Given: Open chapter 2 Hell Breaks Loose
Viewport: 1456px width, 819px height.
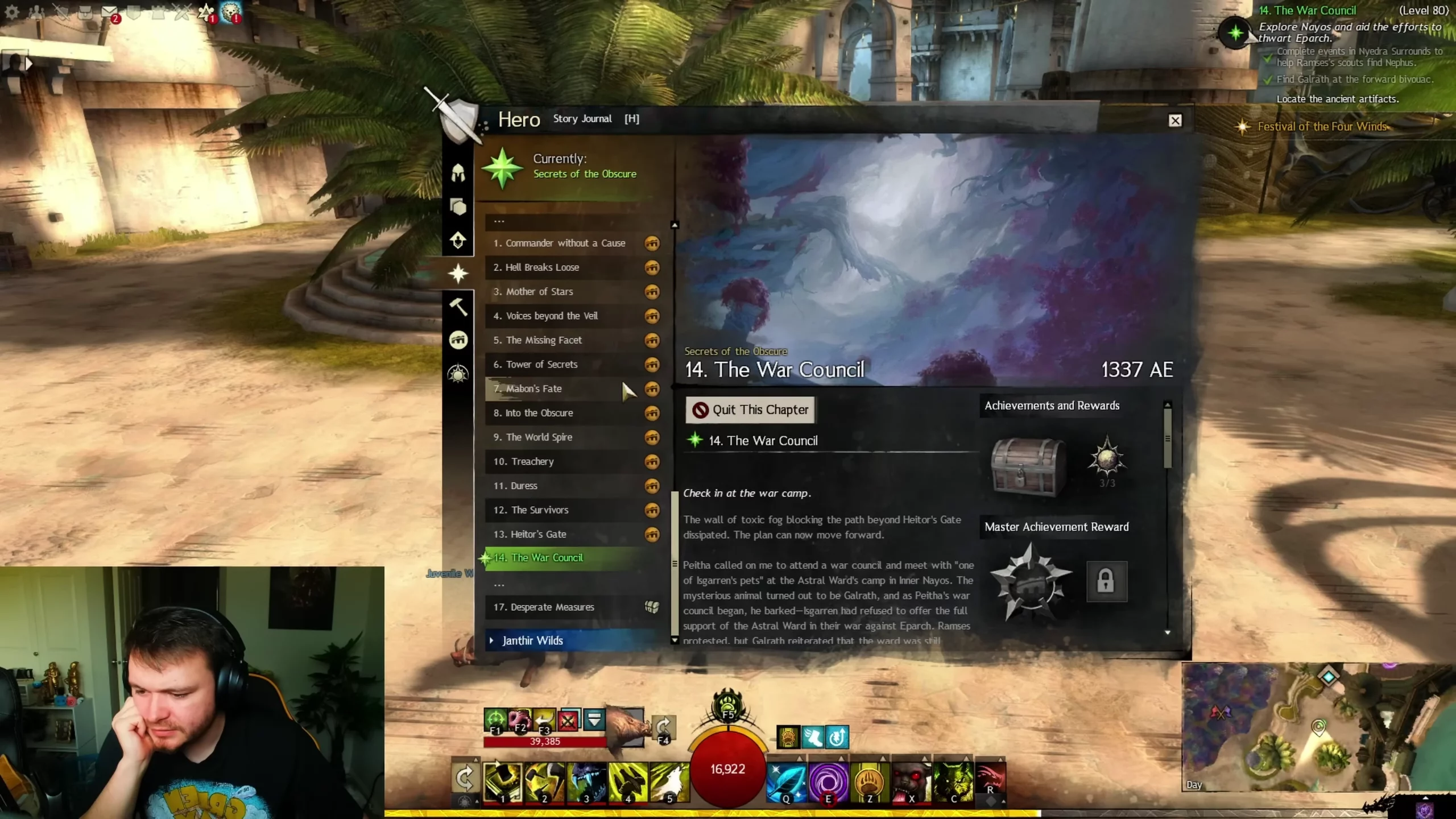Looking at the screenshot, I should pos(542,267).
